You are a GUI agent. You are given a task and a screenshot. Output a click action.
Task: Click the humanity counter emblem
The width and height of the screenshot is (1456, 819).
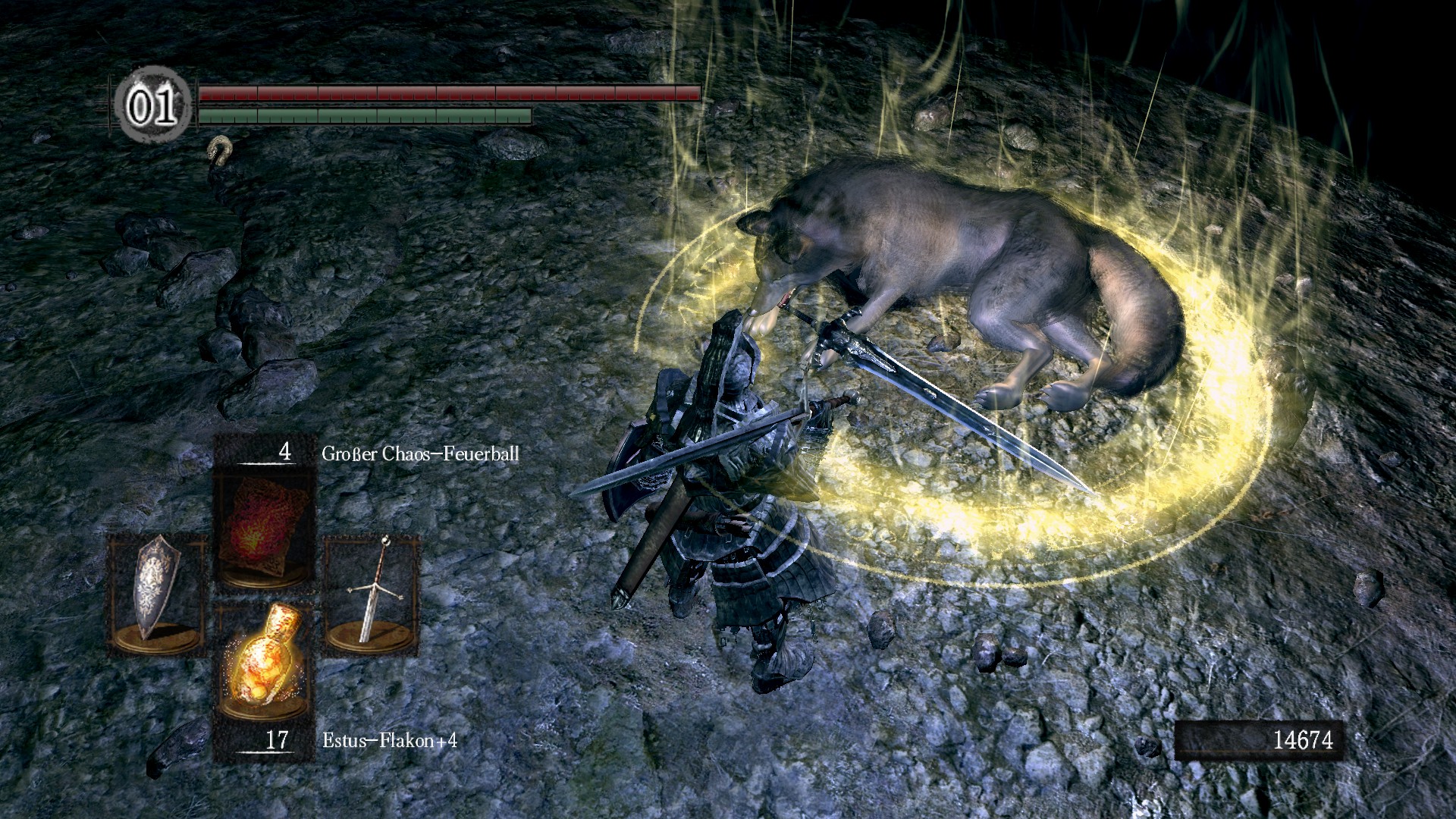152,106
